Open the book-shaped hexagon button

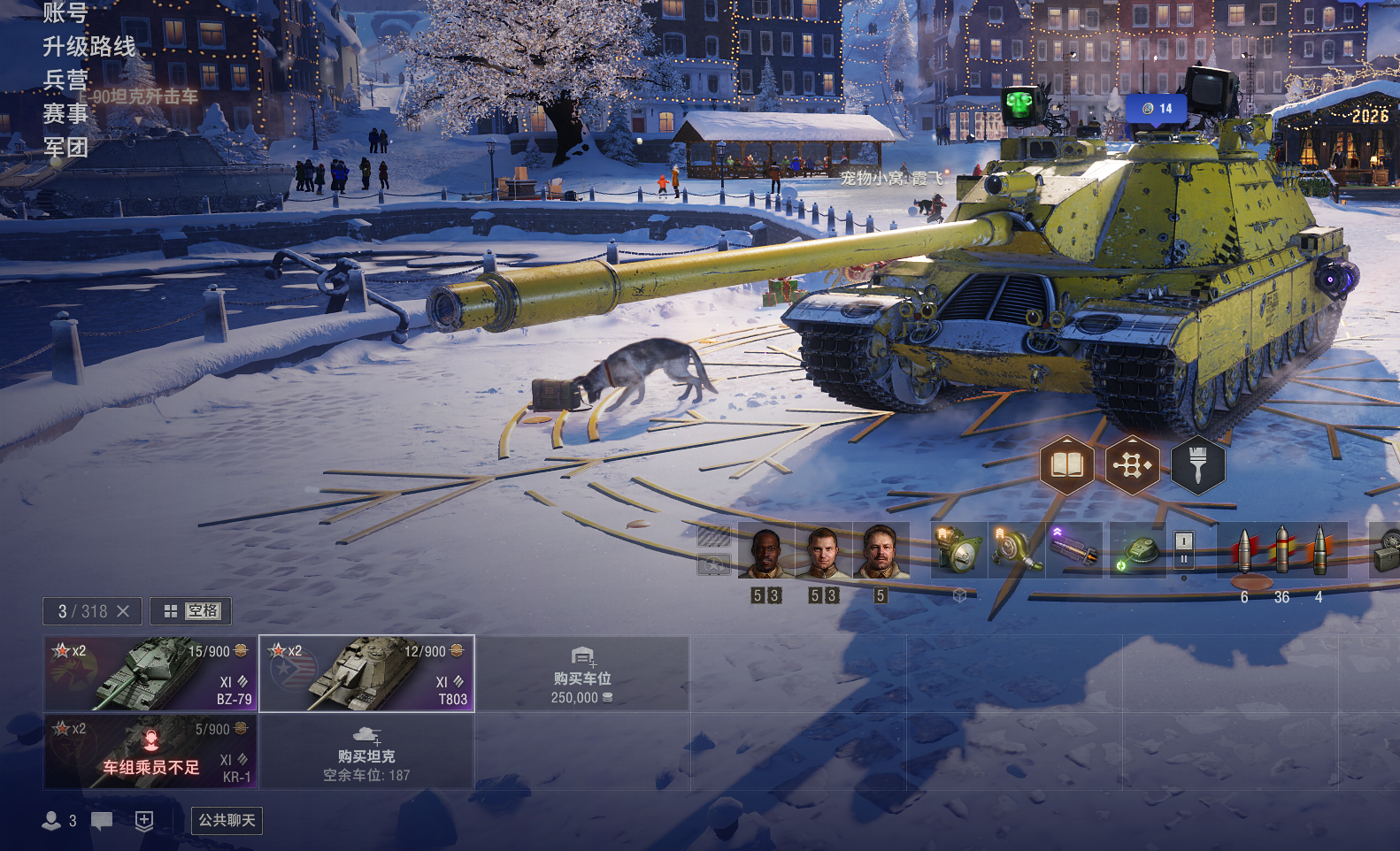(1066, 464)
